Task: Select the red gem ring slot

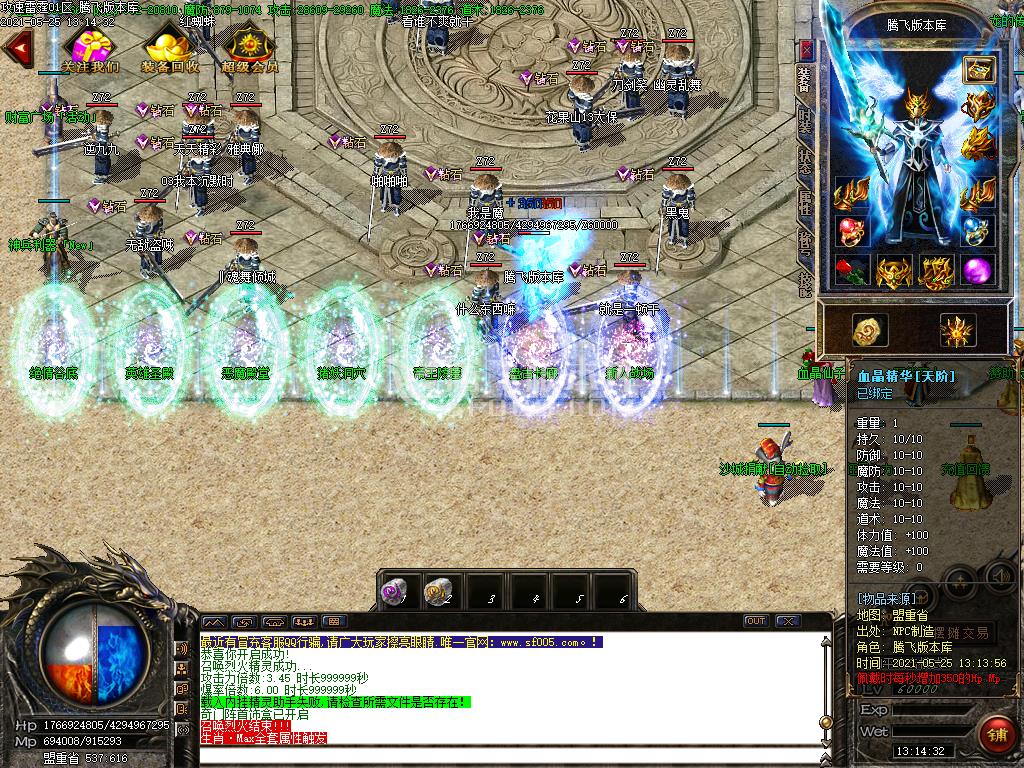Action: tap(850, 230)
